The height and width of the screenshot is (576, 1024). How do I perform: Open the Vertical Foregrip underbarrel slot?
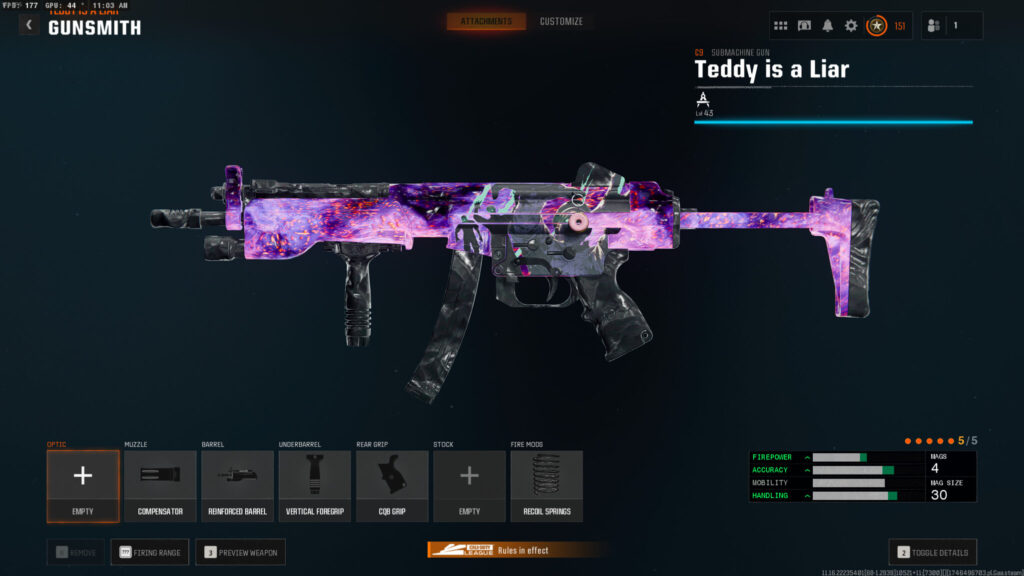(314, 485)
